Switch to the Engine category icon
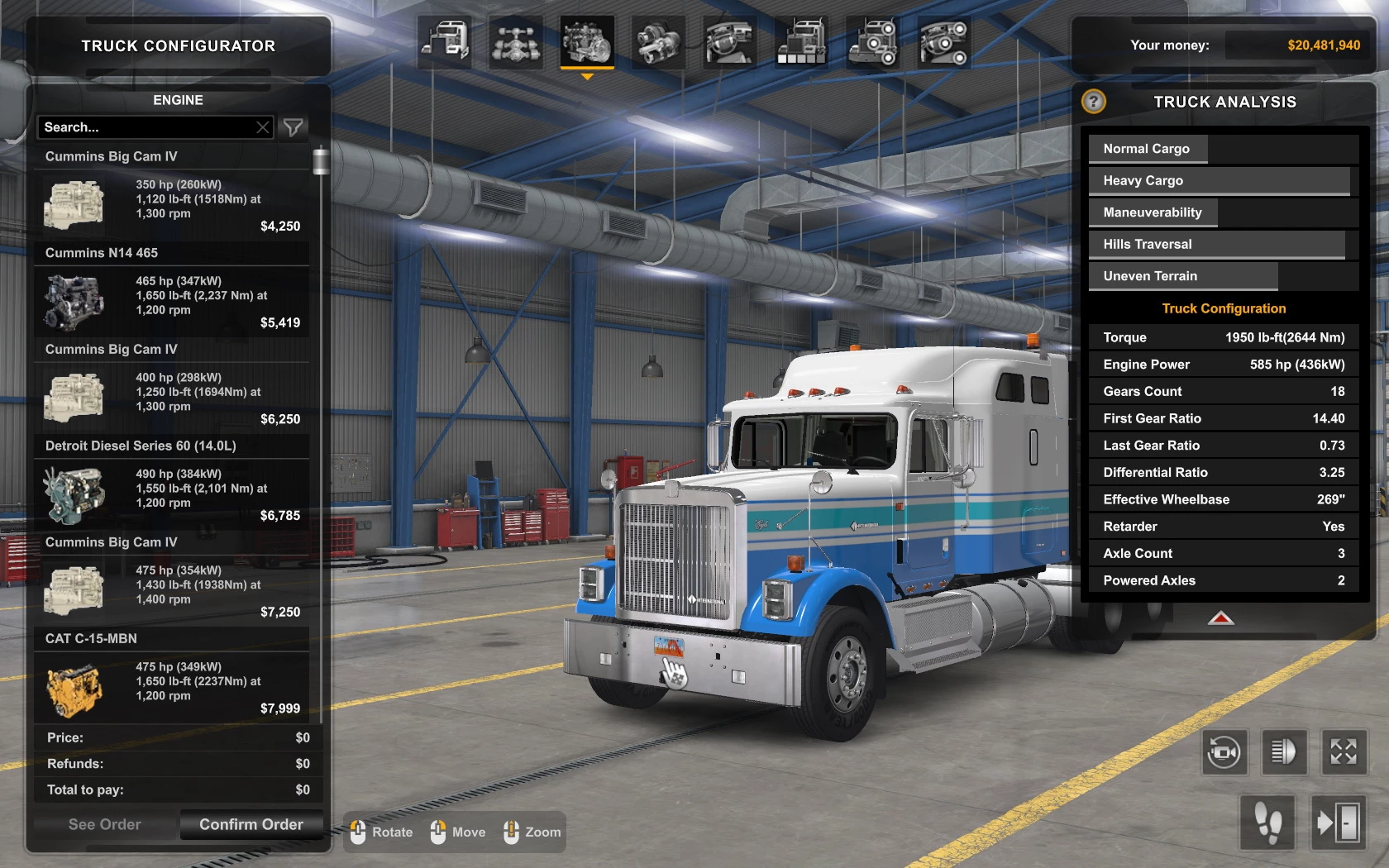This screenshot has width=1389, height=868. point(587,43)
